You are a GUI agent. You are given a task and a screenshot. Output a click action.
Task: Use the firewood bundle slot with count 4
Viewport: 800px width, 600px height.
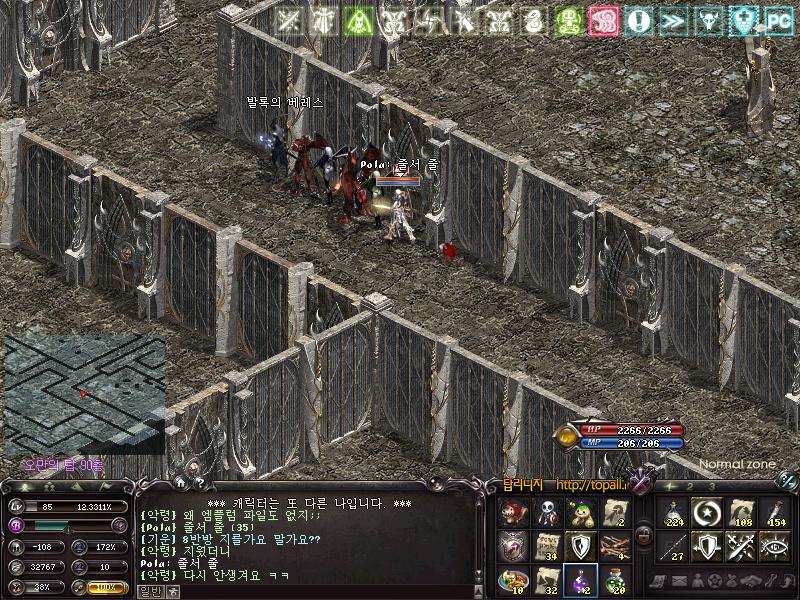pyautogui.click(x=615, y=546)
